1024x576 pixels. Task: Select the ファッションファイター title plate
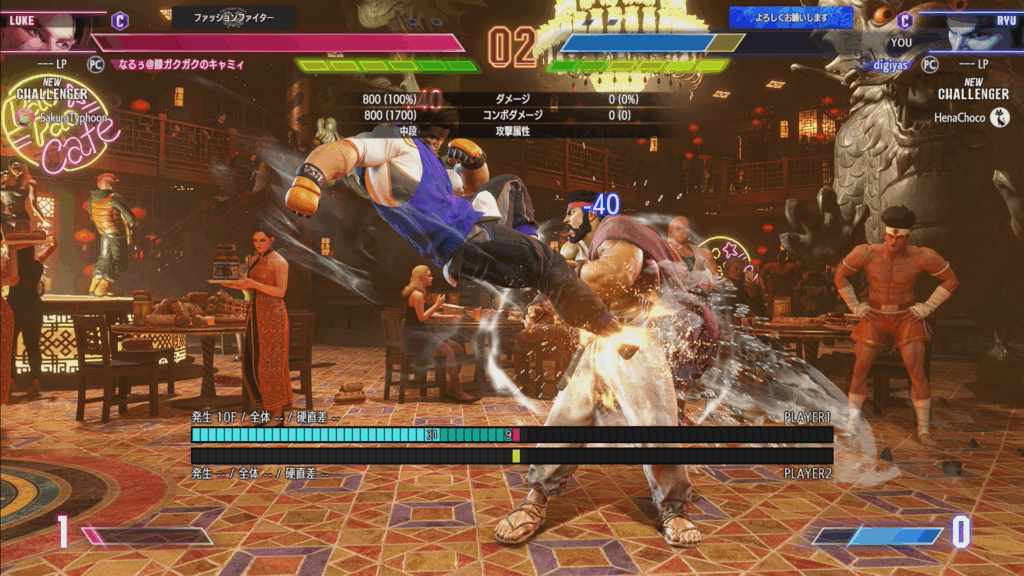234,17
